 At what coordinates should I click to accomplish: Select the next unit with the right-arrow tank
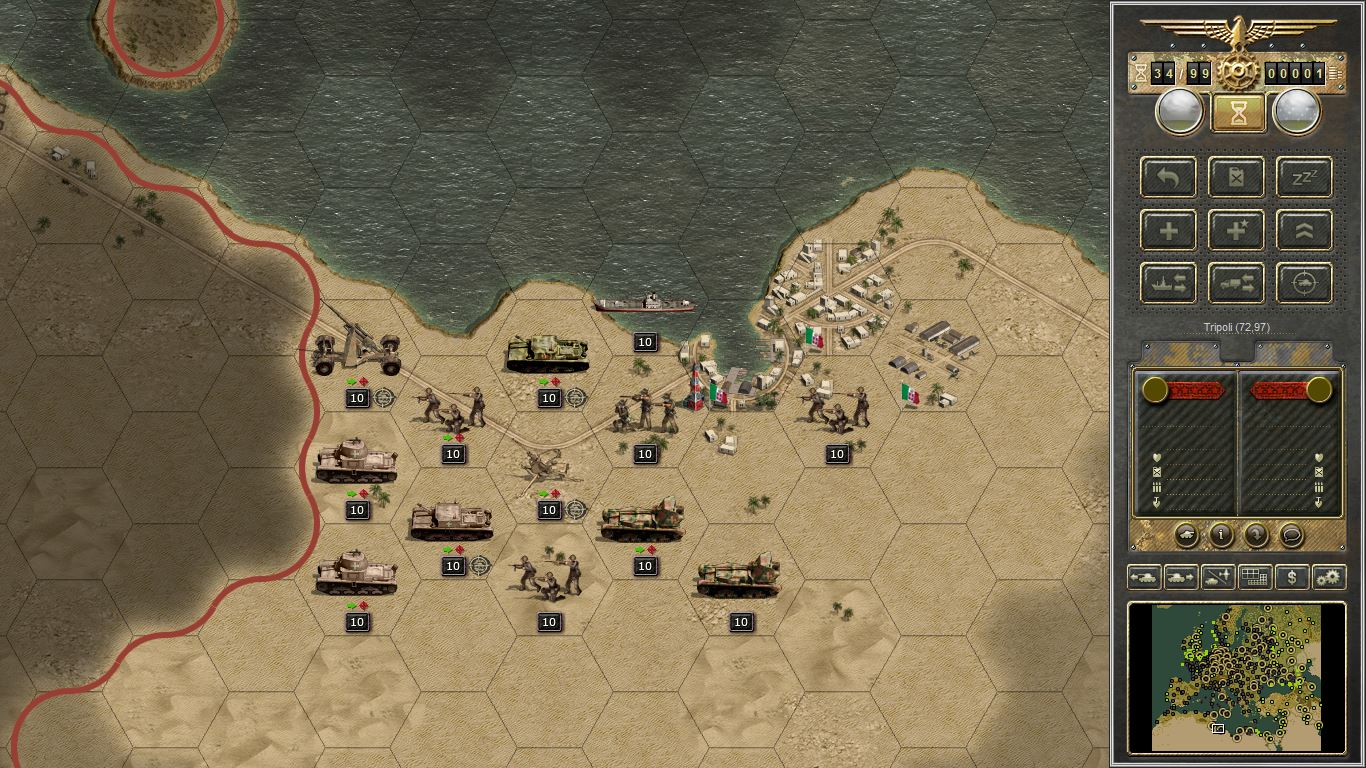coord(1181,577)
